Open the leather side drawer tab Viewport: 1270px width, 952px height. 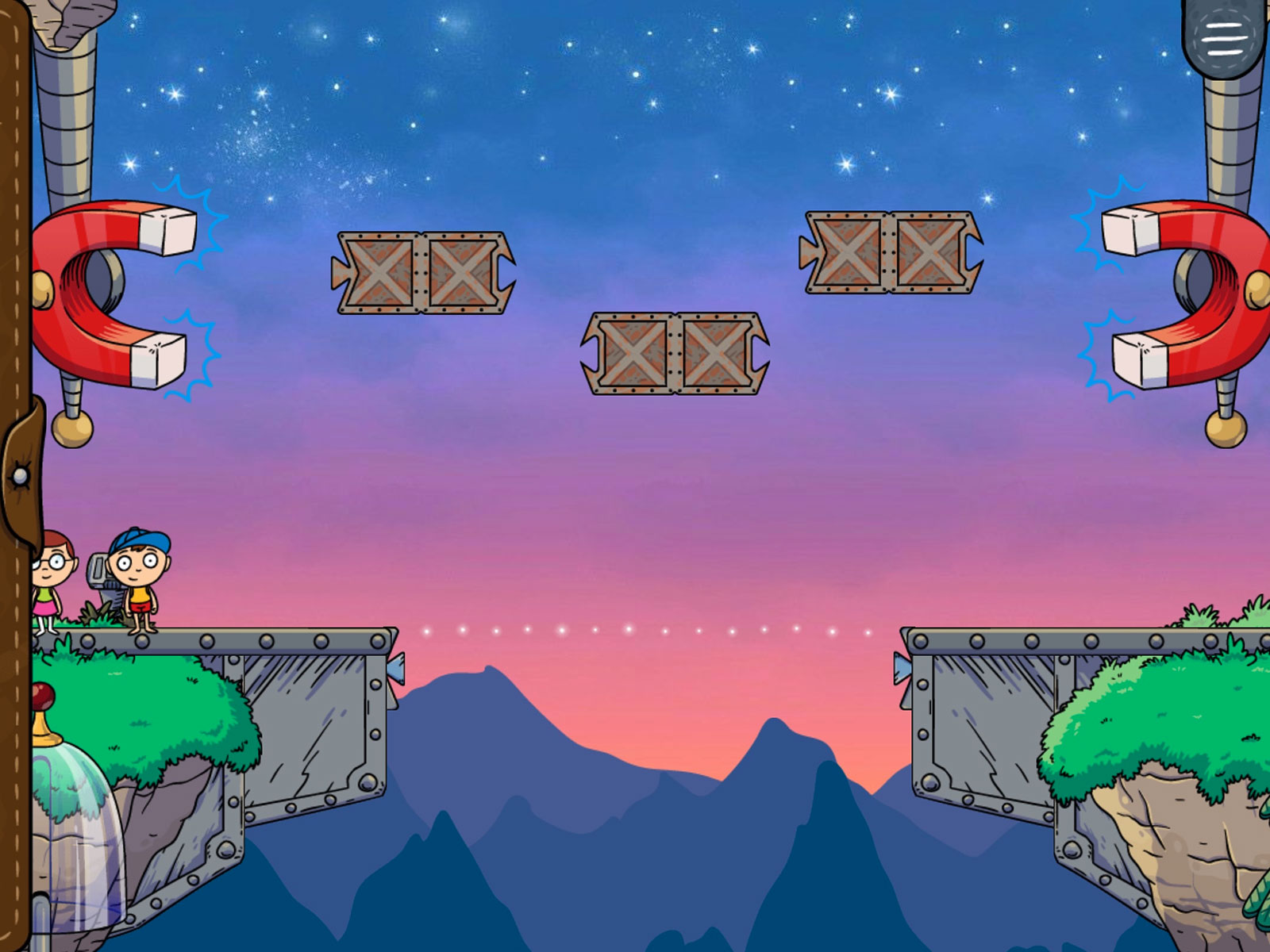coord(21,476)
